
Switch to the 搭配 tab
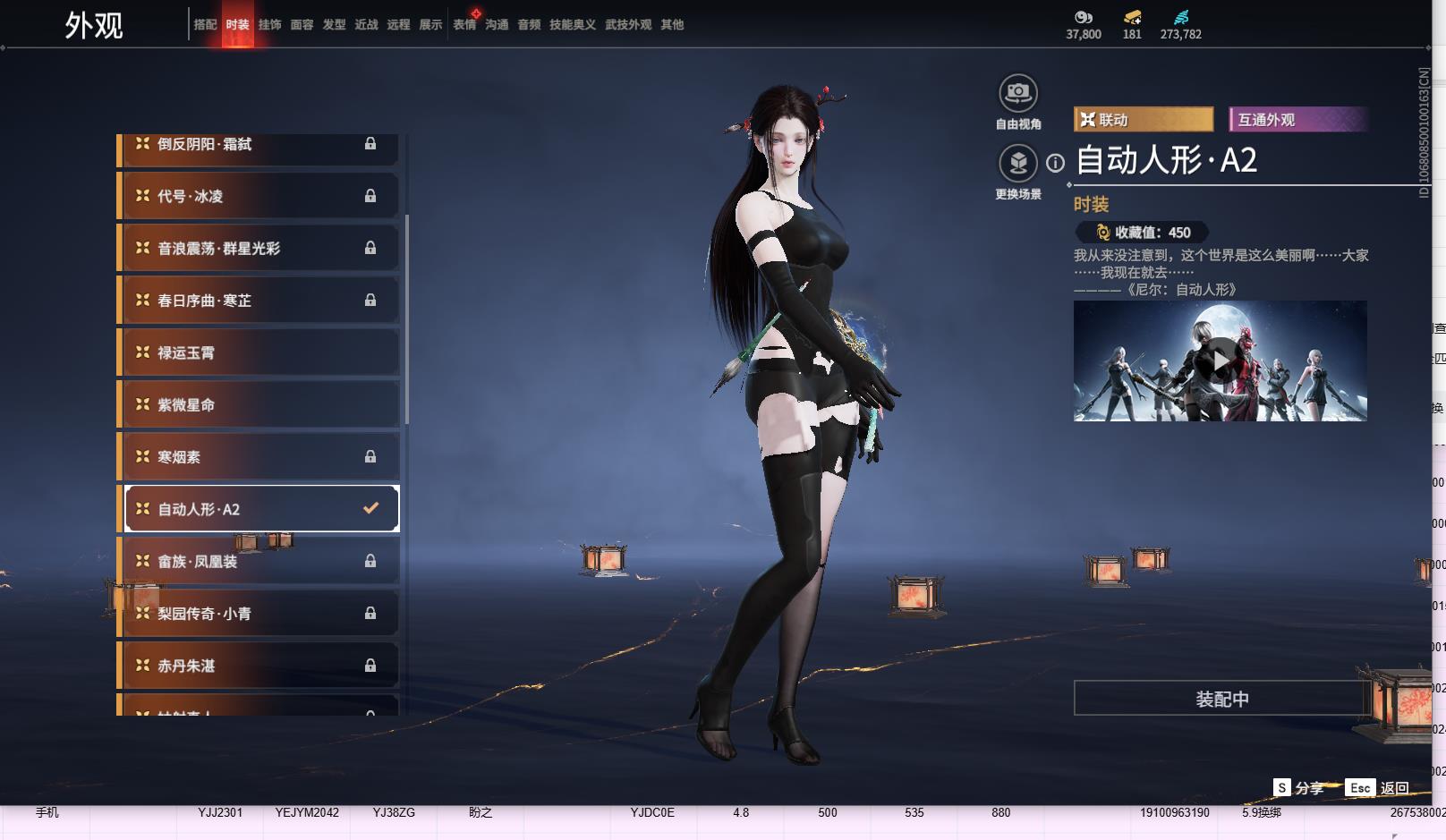coord(205,25)
